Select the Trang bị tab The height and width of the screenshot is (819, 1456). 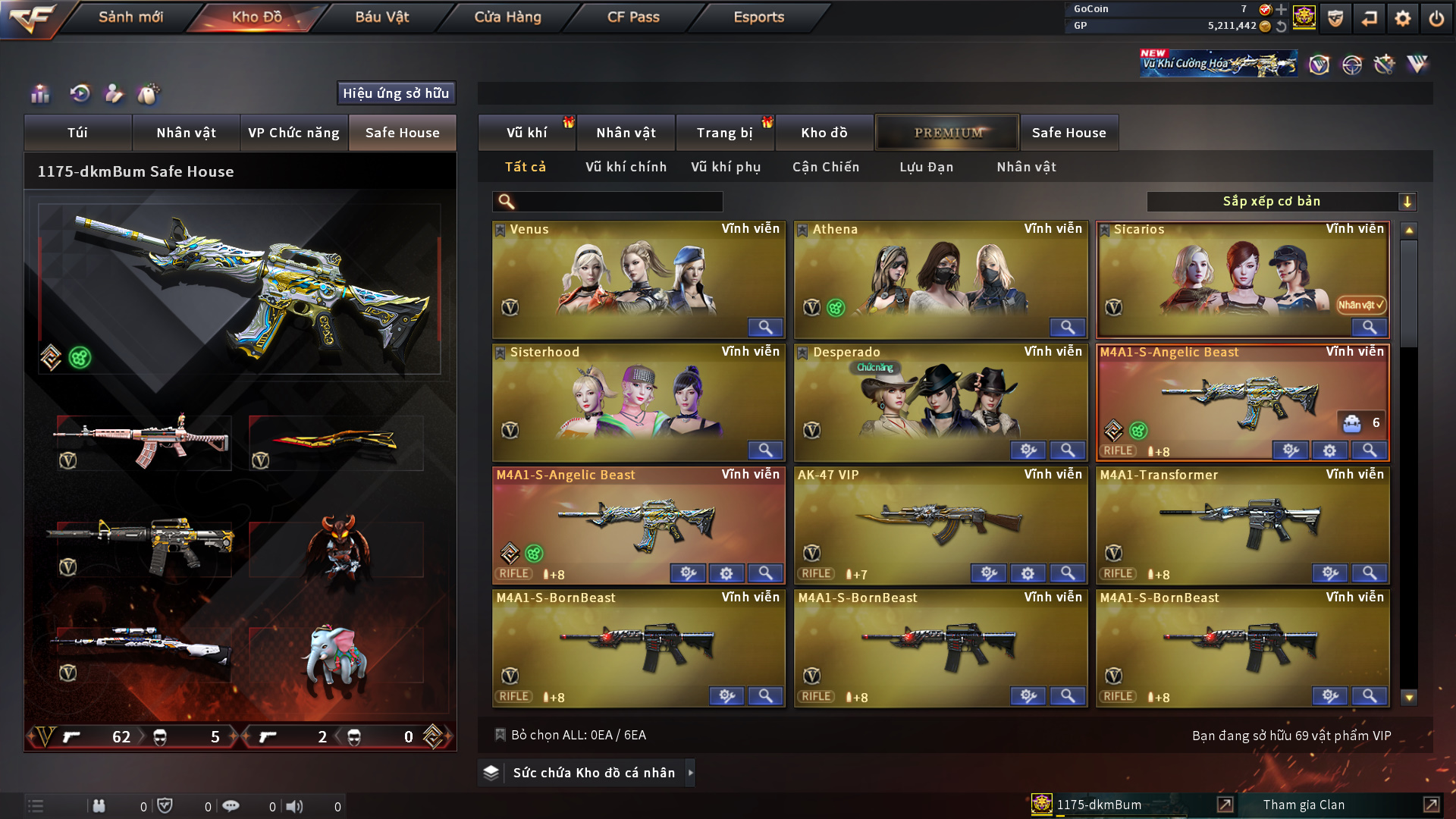(724, 133)
